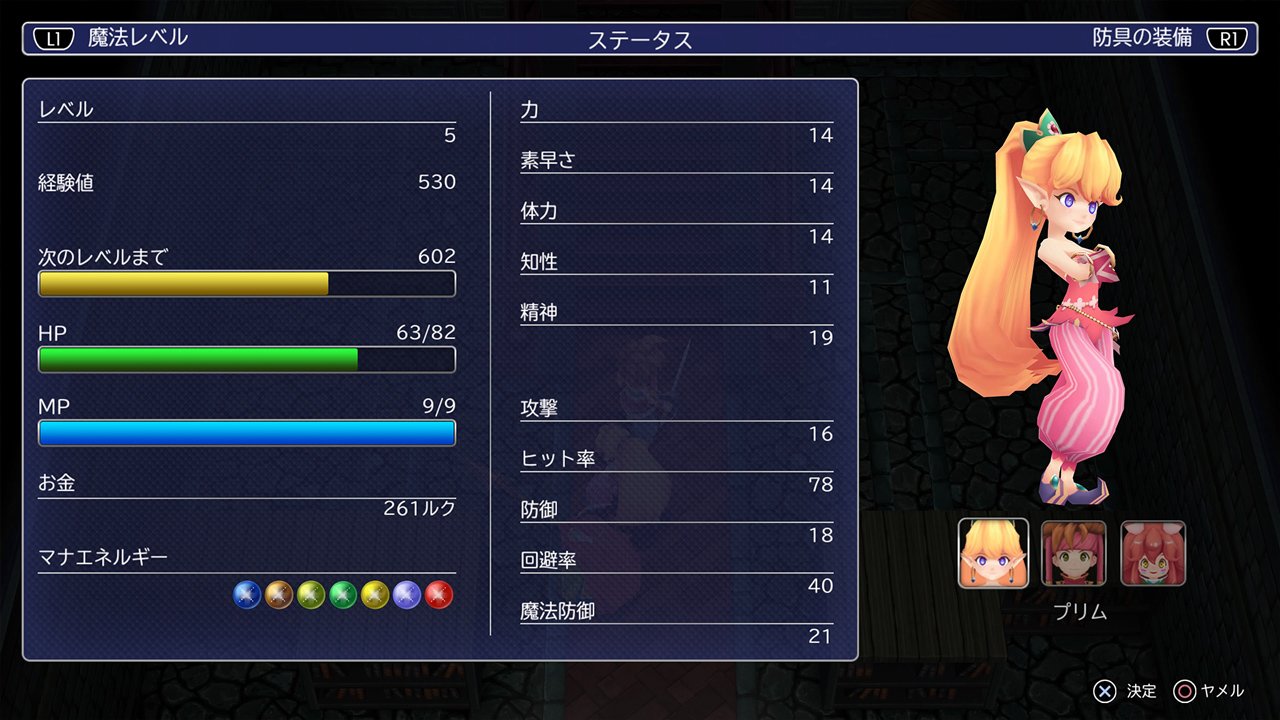Click the next-level progress bar
Image resolution: width=1280 pixels, height=720 pixels.
coord(246,284)
